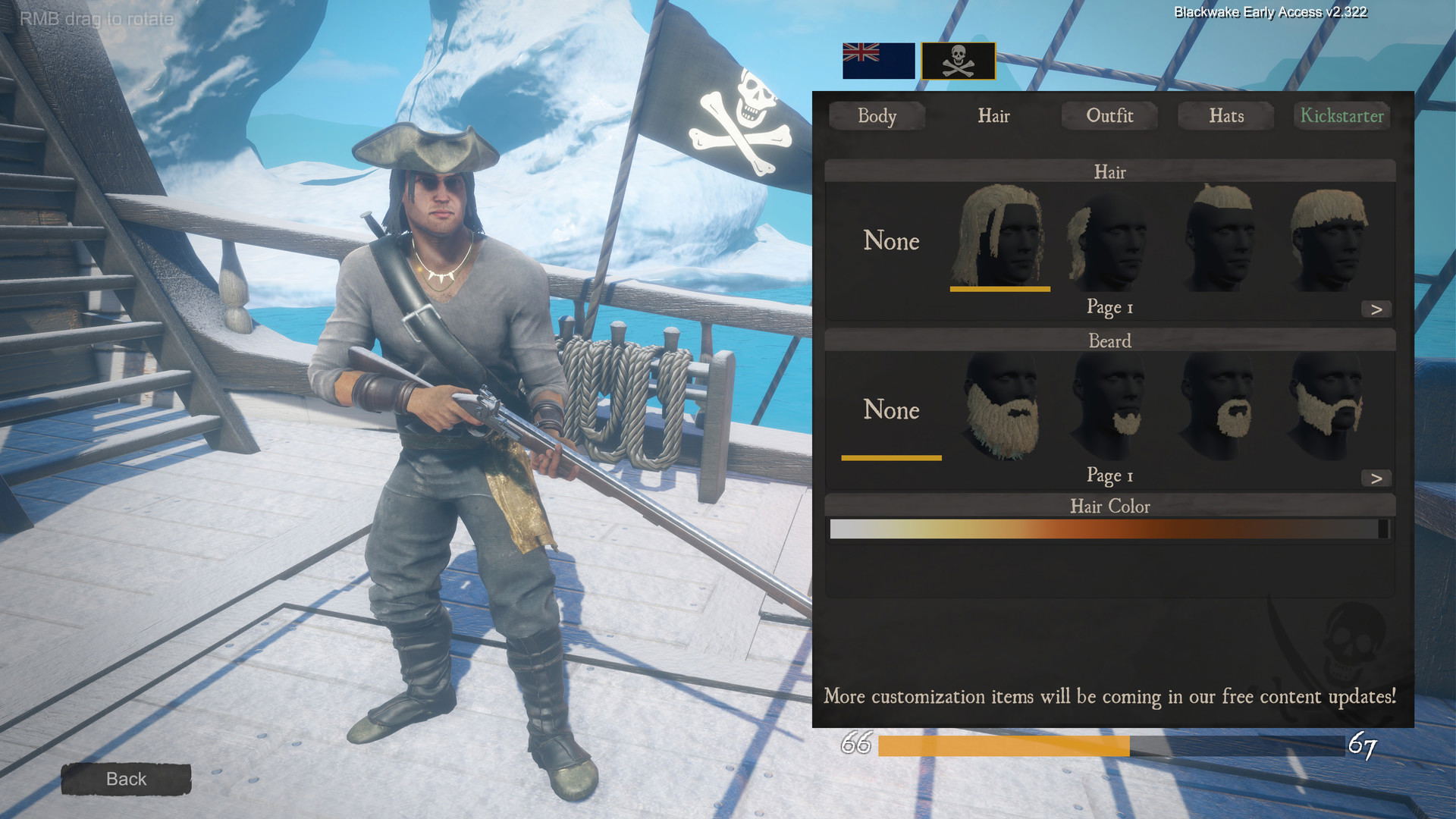Choose the full bushy beard
Screen dimensions: 1456x819
pyautogui.click(x=1001, y=407)
